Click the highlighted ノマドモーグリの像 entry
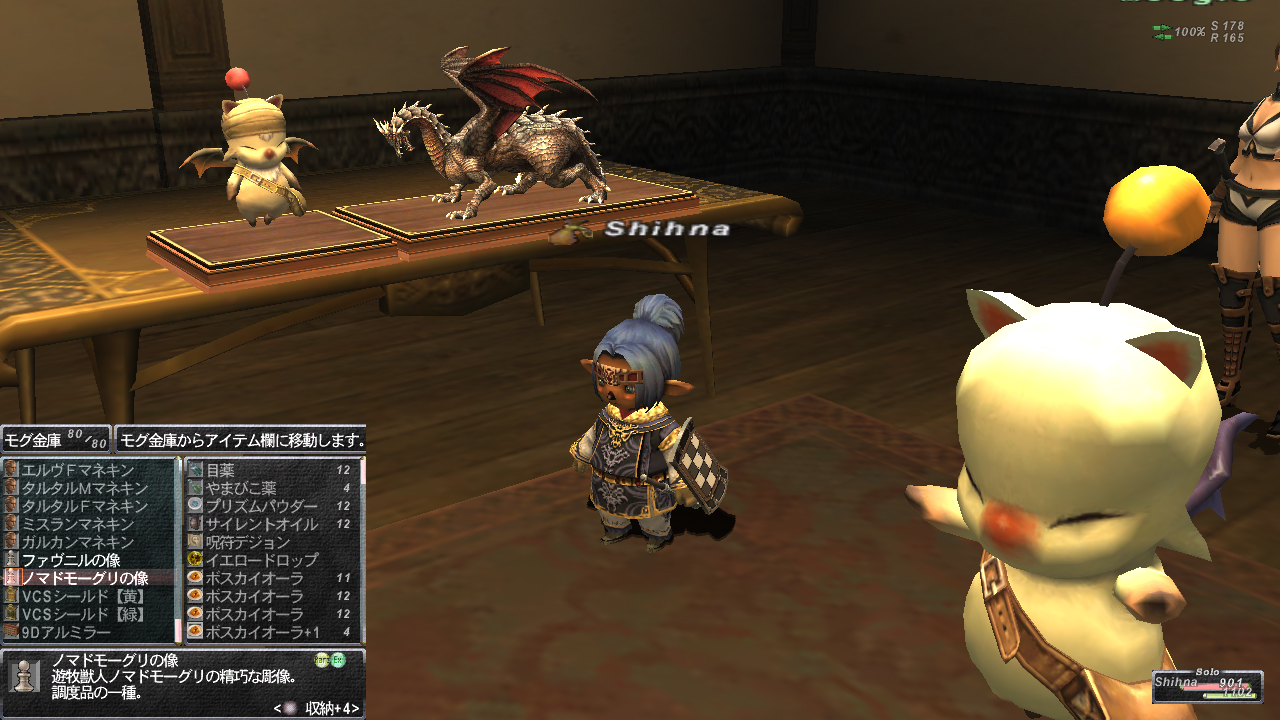The image size is (1280, 720). (x=85, y=578)
